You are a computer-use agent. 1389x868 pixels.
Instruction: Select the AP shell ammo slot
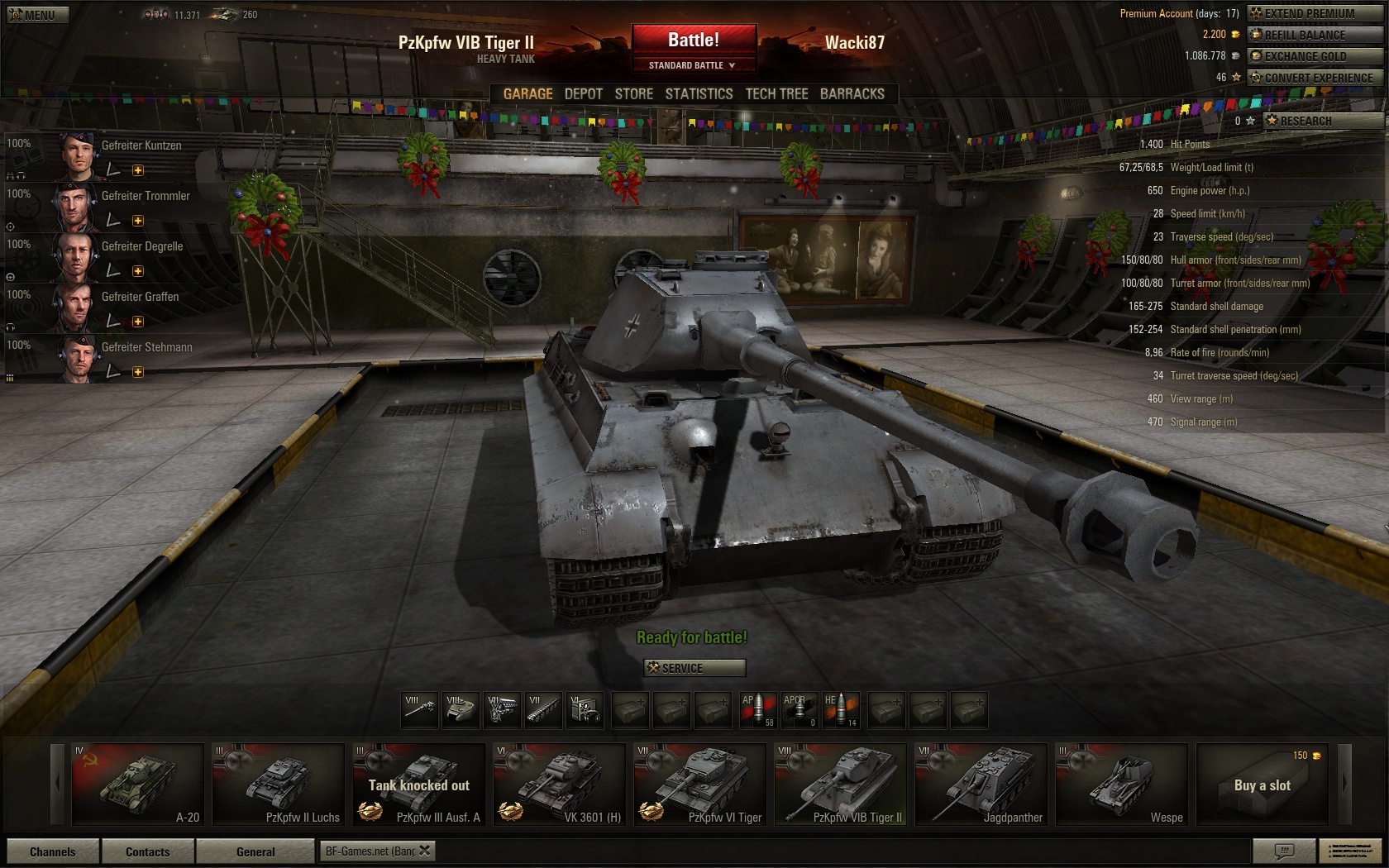[x=757, y=710]
